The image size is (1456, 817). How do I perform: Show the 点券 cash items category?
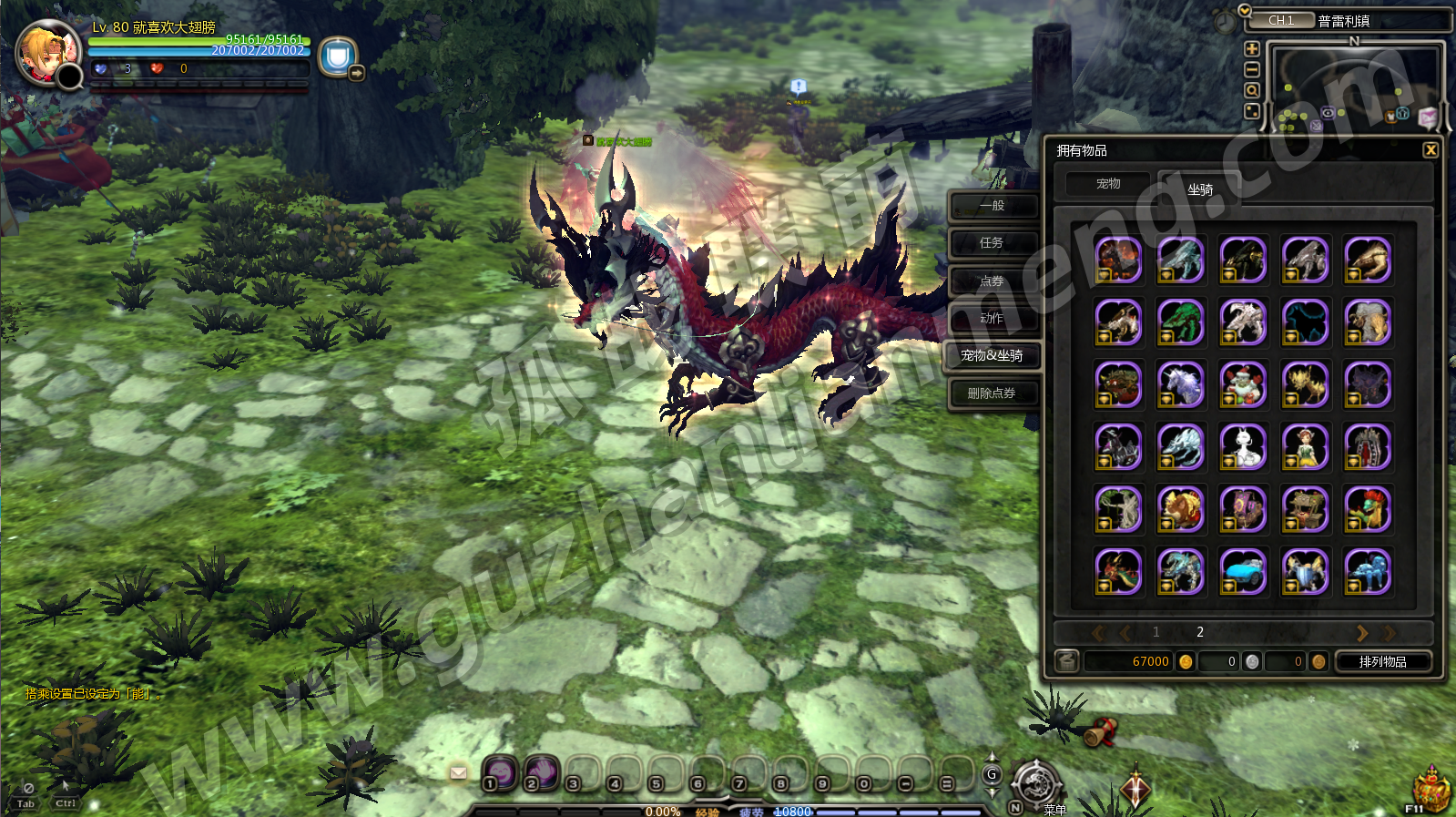tap(992, 281)
